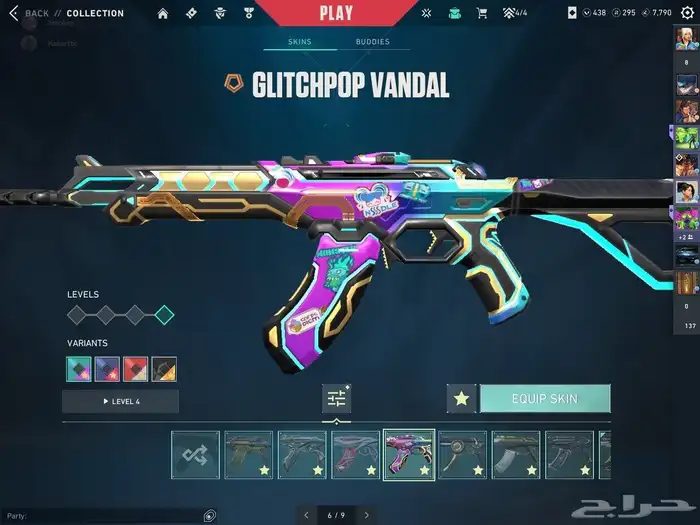Open the store cart icon
The width and height of the screenshot is (700, 525).
point(482,13)
